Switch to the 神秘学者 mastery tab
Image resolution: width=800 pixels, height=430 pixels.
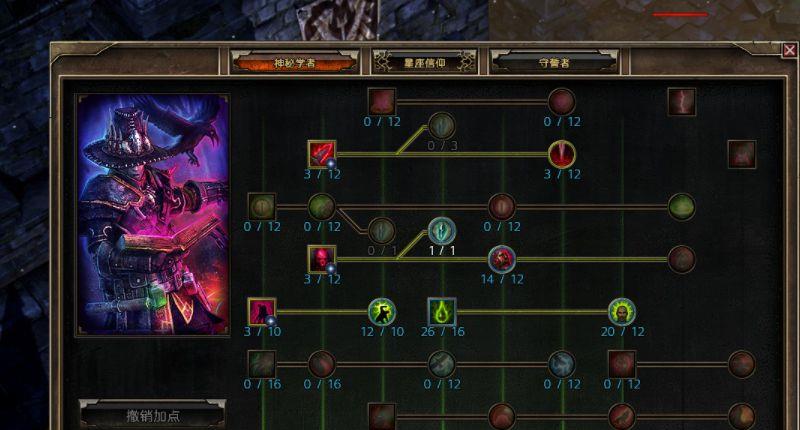click(x=294, y=62)
